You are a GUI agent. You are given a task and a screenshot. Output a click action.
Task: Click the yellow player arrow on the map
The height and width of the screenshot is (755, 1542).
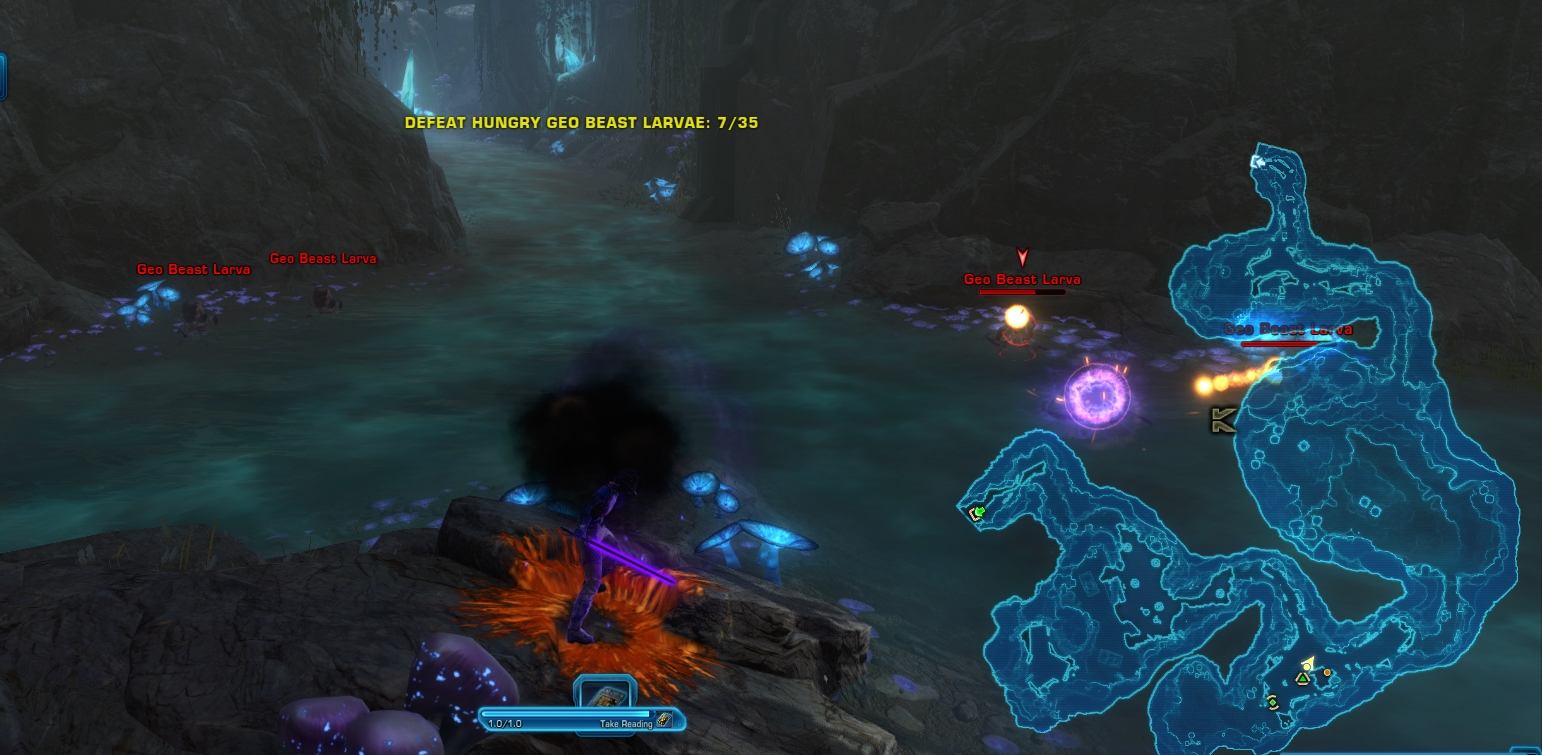coord(1306,664)
